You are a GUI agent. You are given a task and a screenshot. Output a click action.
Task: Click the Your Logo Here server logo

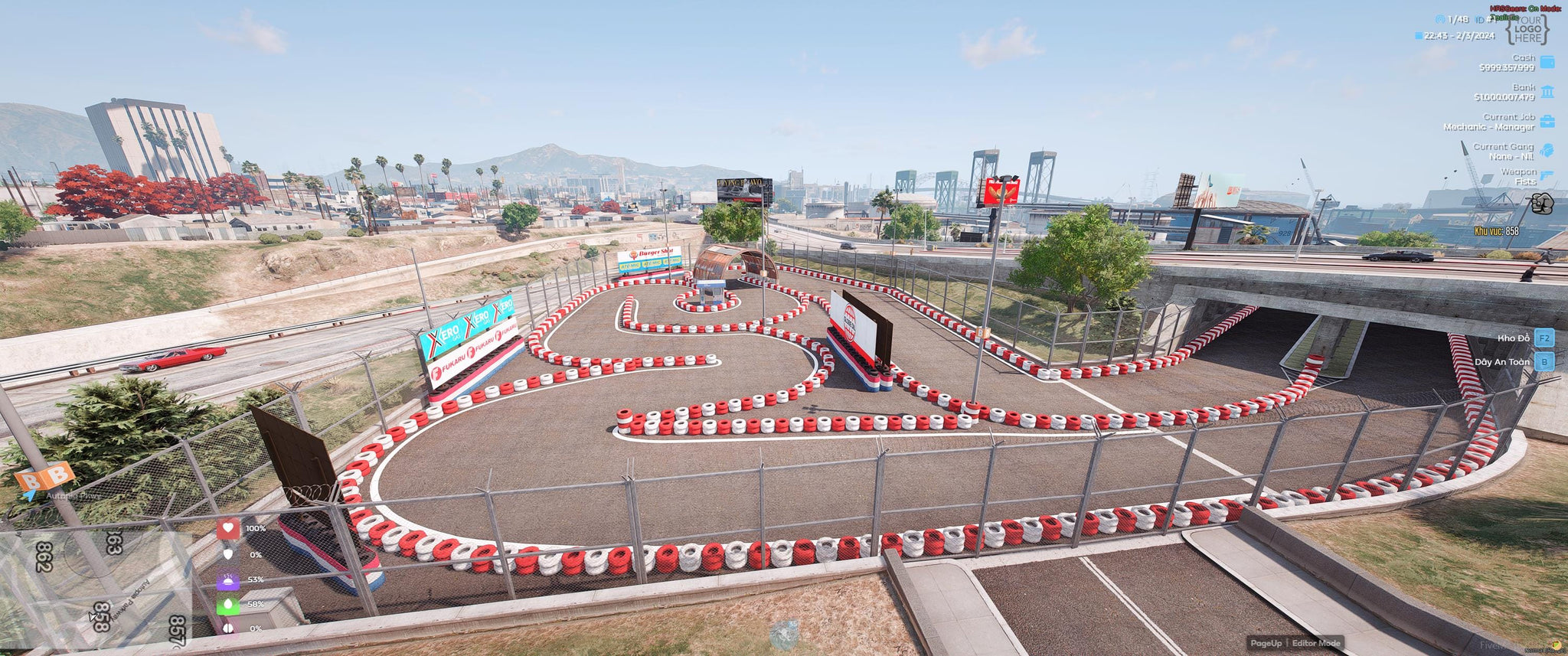point(1527,29)
